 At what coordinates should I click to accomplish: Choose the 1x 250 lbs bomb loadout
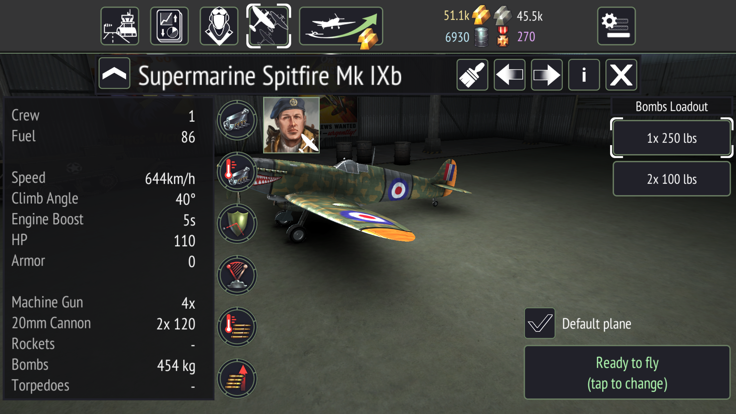coord(671,138)
